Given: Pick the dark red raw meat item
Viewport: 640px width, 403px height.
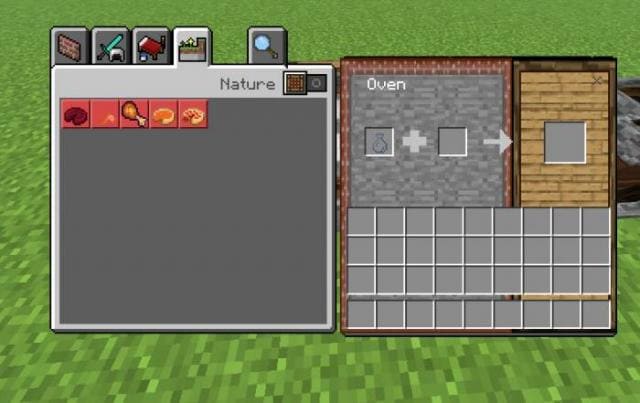Looking at the screenshot, I should (x=75, y=114).
